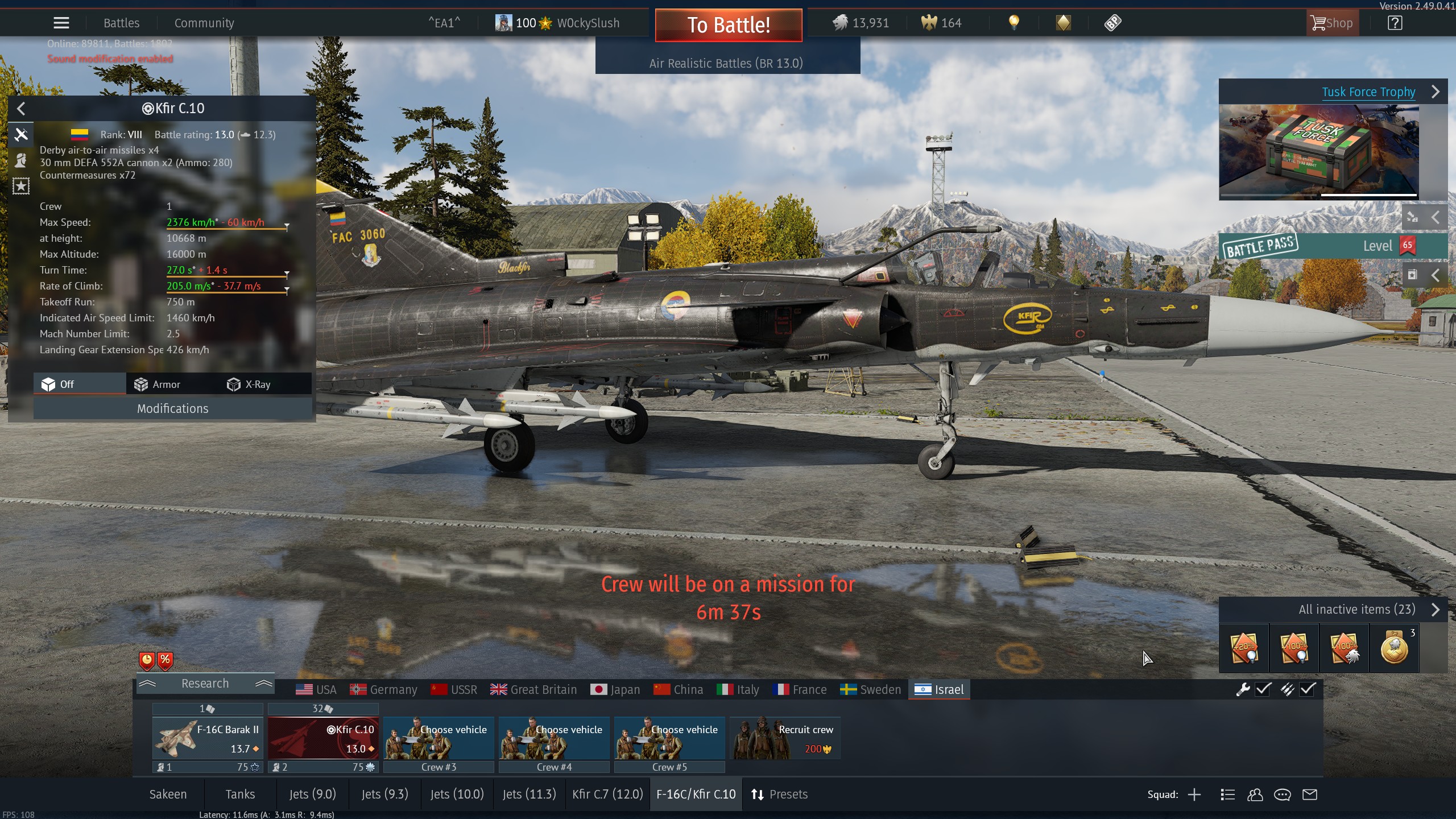Image resolution: width=1456 pixels, height=819 pixels.
Task: Open the Modifications panel for Kfir C.10
Action: 172,408
